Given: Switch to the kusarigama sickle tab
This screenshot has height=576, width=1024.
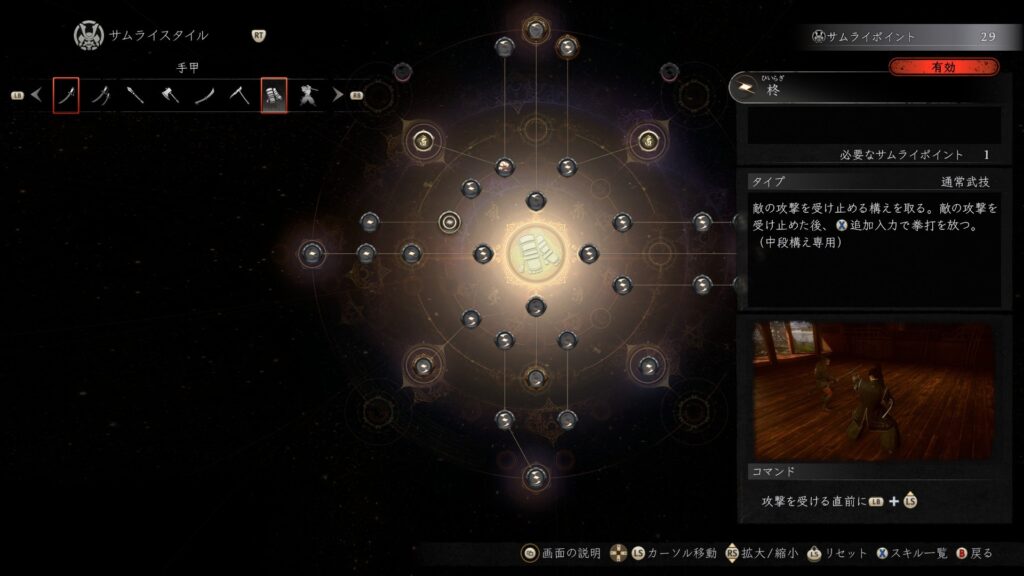Looking at the screenshot, I should [x=239, y=95].
